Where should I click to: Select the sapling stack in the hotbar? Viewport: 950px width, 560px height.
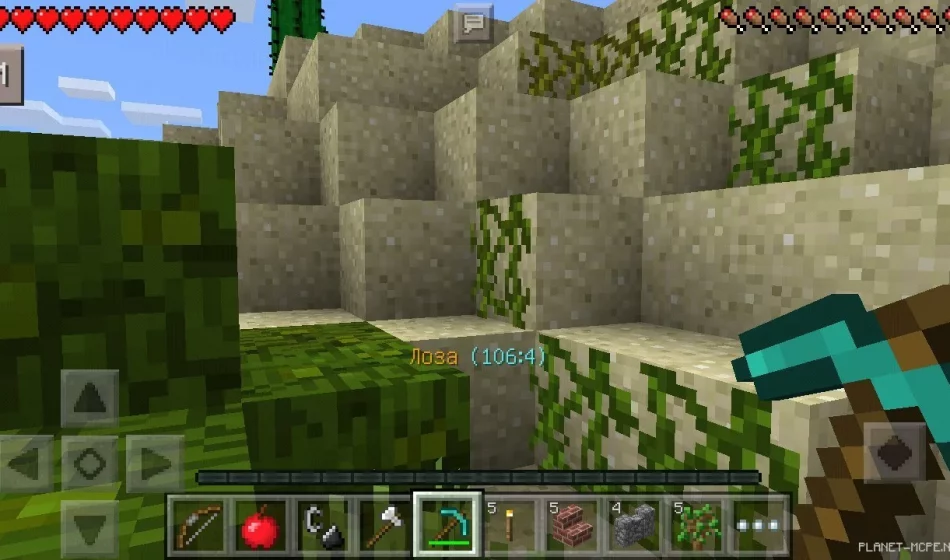tap(697, 524)
